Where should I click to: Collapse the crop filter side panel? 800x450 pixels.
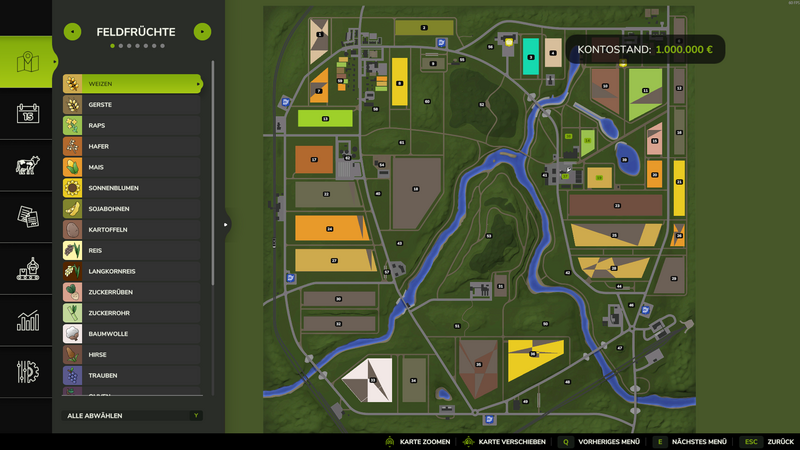(225, 224)
